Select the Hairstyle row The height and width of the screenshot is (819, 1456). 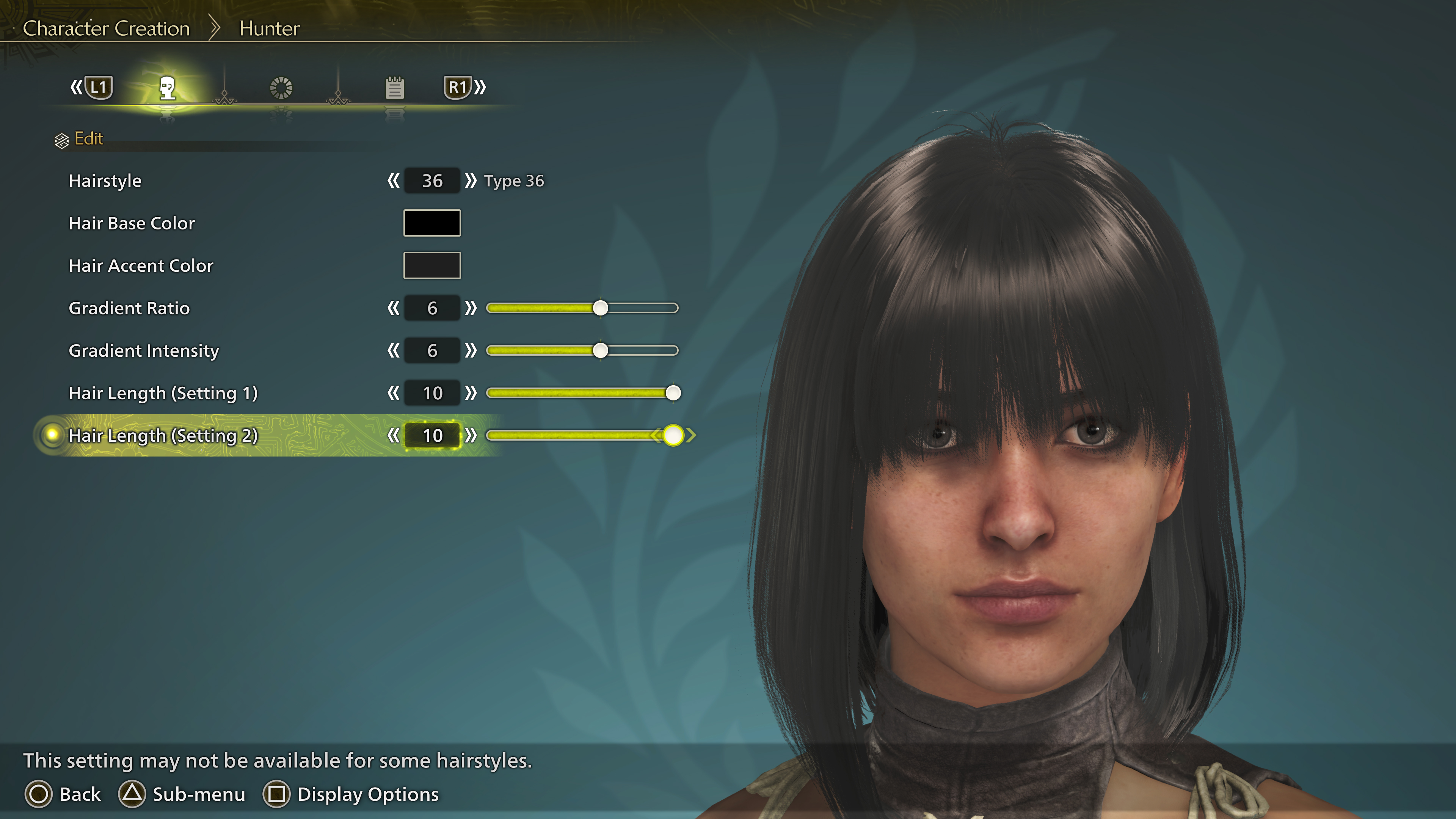105,181
